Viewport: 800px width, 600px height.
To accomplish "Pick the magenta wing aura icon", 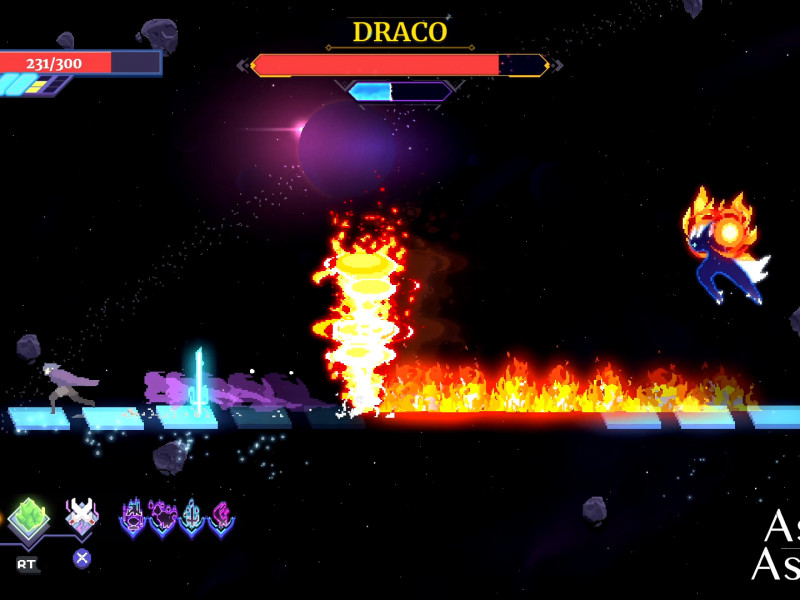I will coord(220,518).
